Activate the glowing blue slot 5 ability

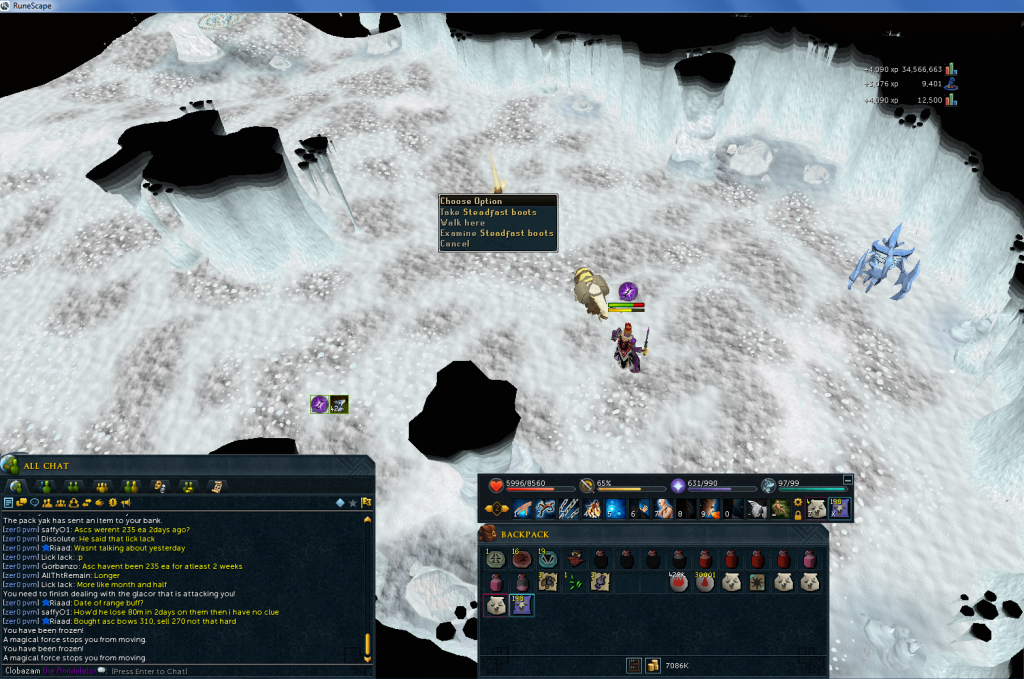coord(614,509)
